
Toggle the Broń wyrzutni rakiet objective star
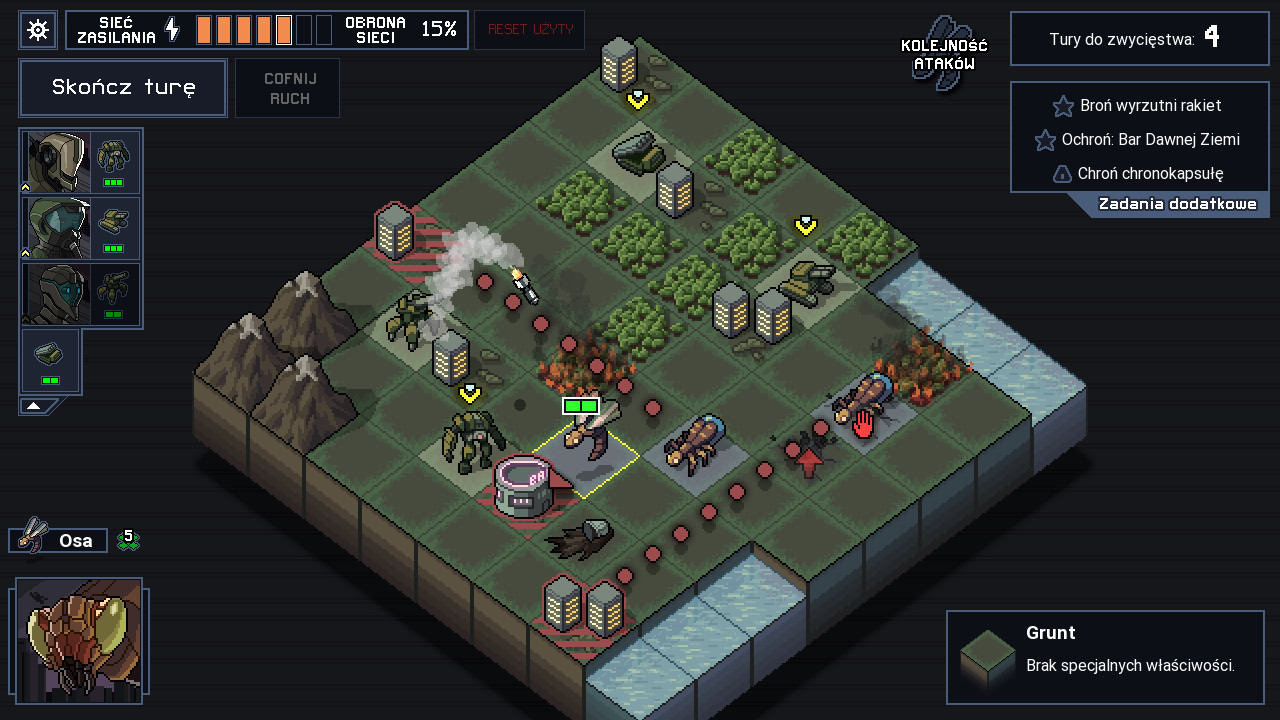point(1063,105)
